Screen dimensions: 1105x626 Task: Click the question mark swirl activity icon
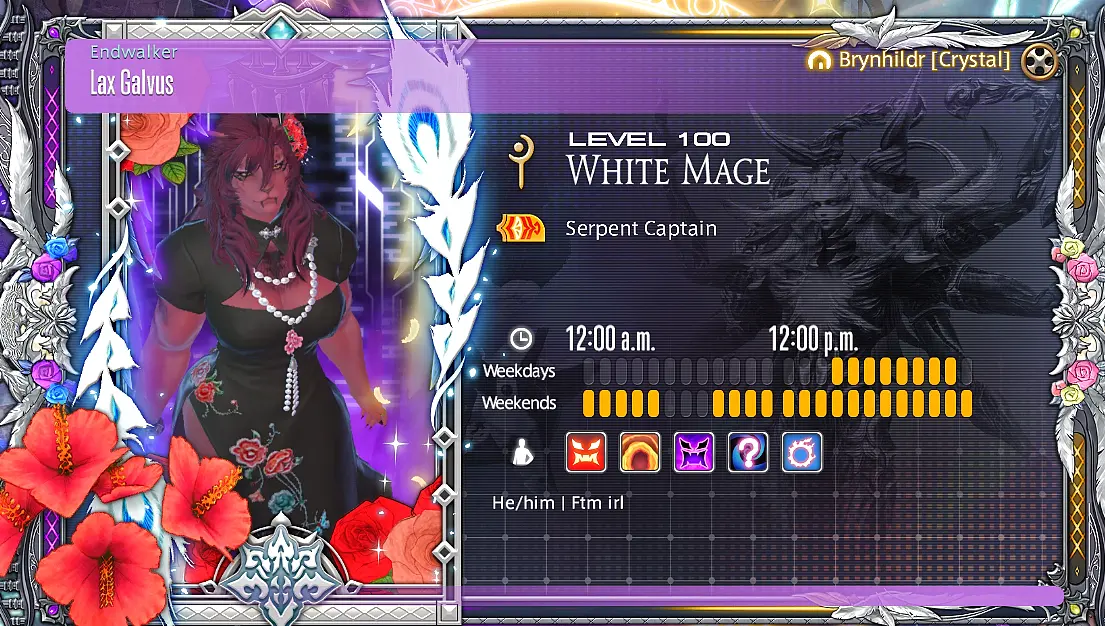click(x=748, y=452)
